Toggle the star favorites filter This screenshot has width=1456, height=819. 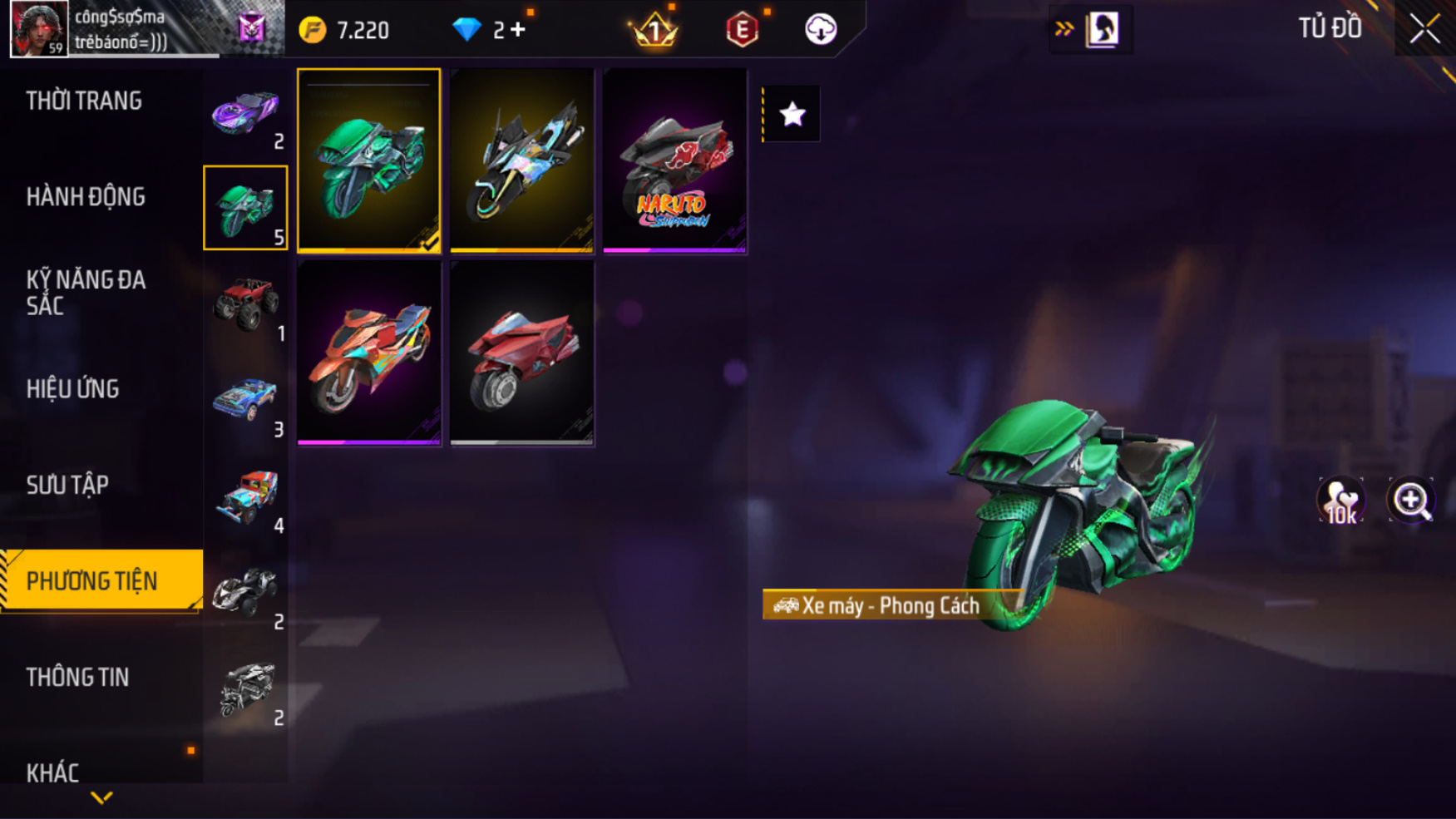(792, 114)
